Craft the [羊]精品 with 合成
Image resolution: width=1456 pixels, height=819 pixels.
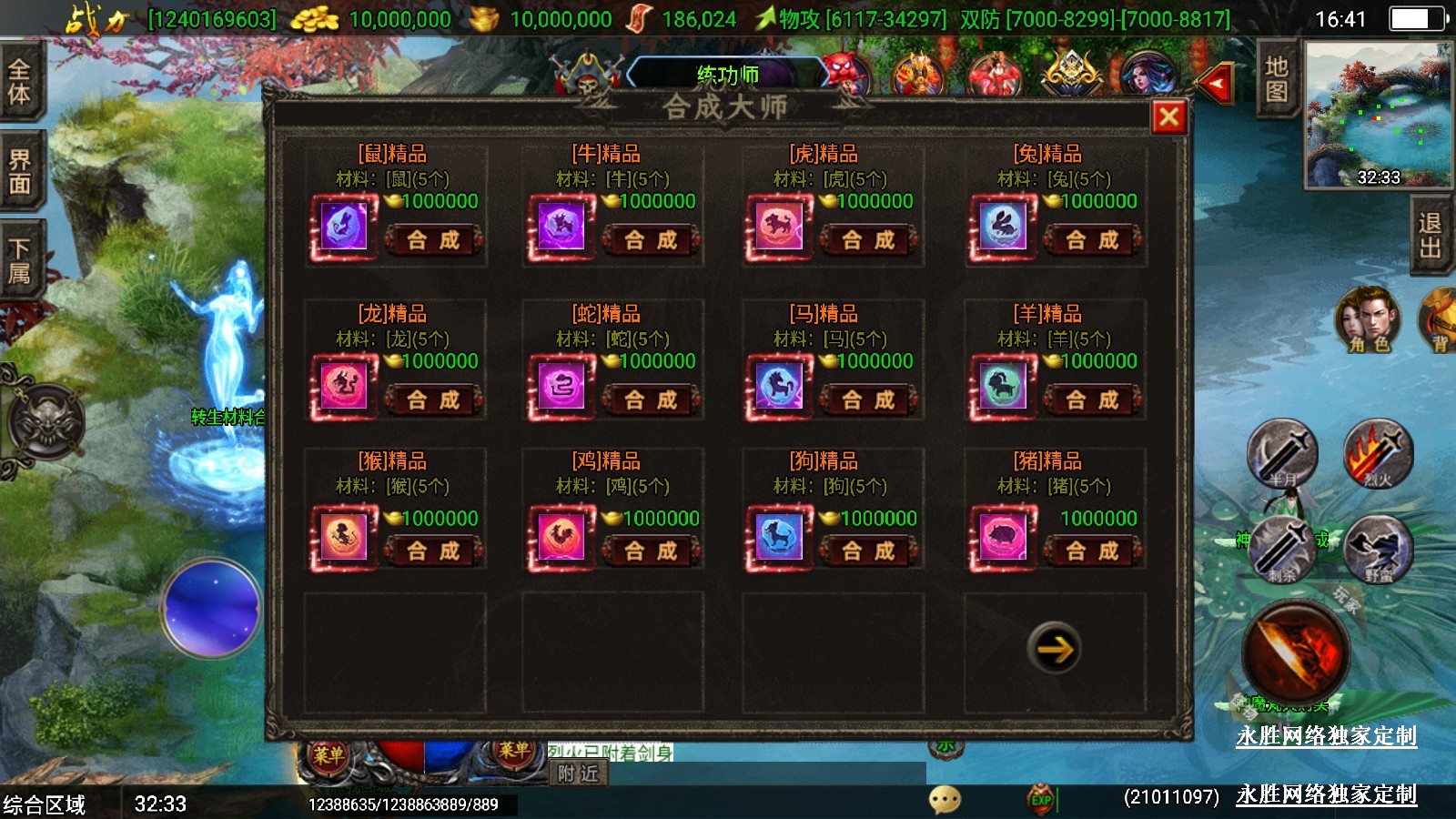click(1092, 399)
